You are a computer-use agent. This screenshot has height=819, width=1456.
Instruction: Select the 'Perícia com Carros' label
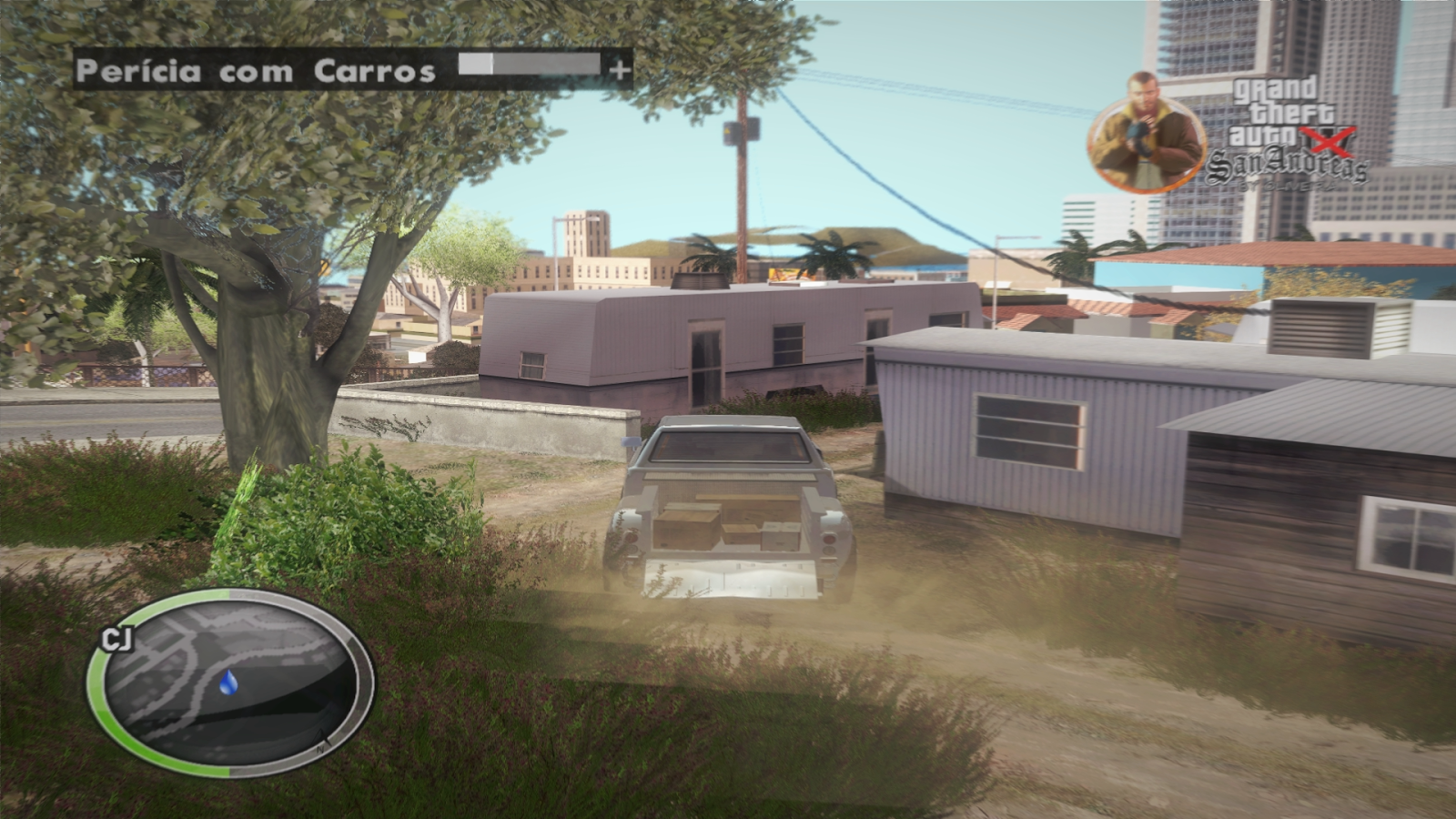255,67
